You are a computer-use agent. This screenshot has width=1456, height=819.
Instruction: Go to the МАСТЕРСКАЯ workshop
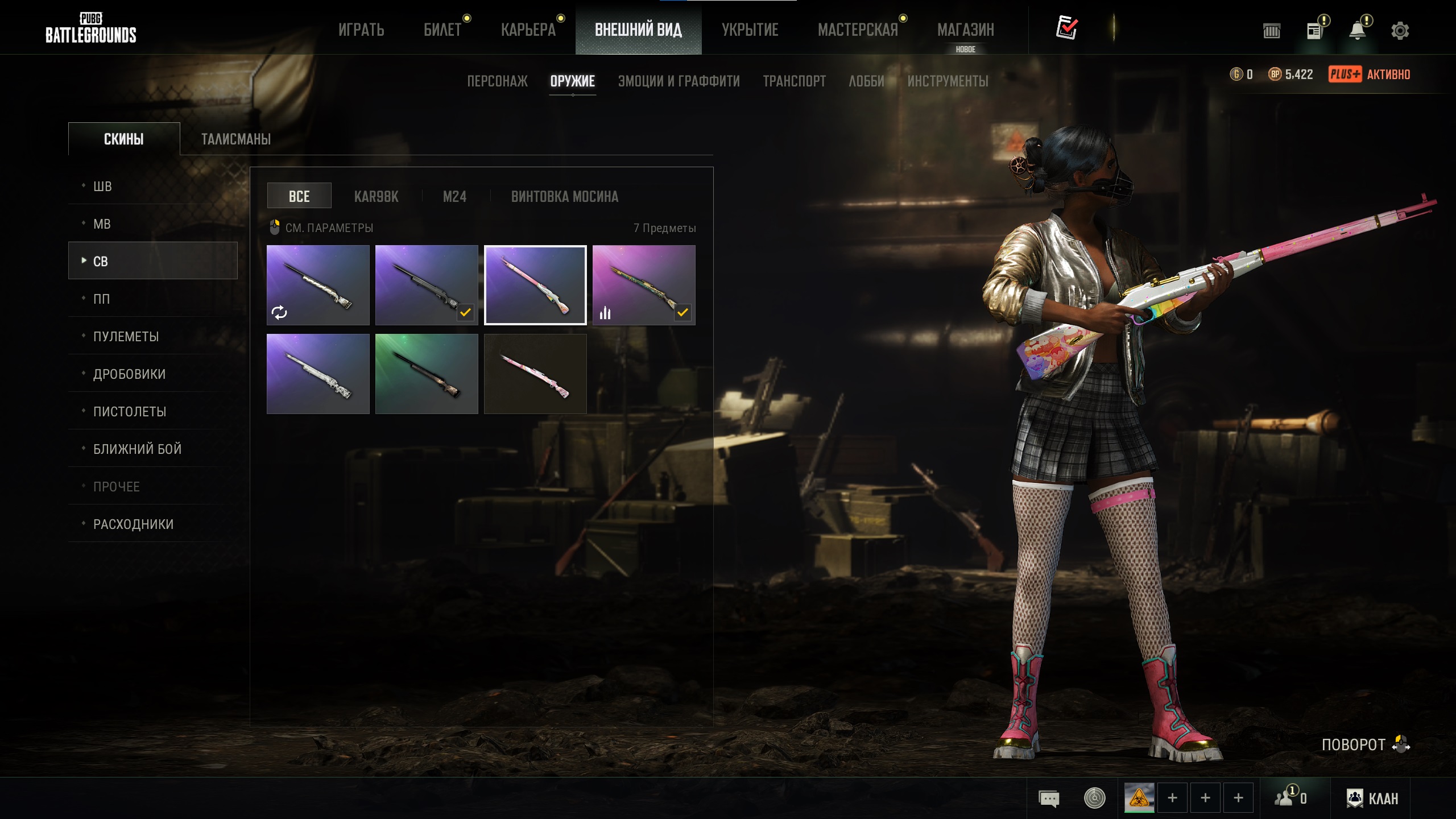pos(858,30)
